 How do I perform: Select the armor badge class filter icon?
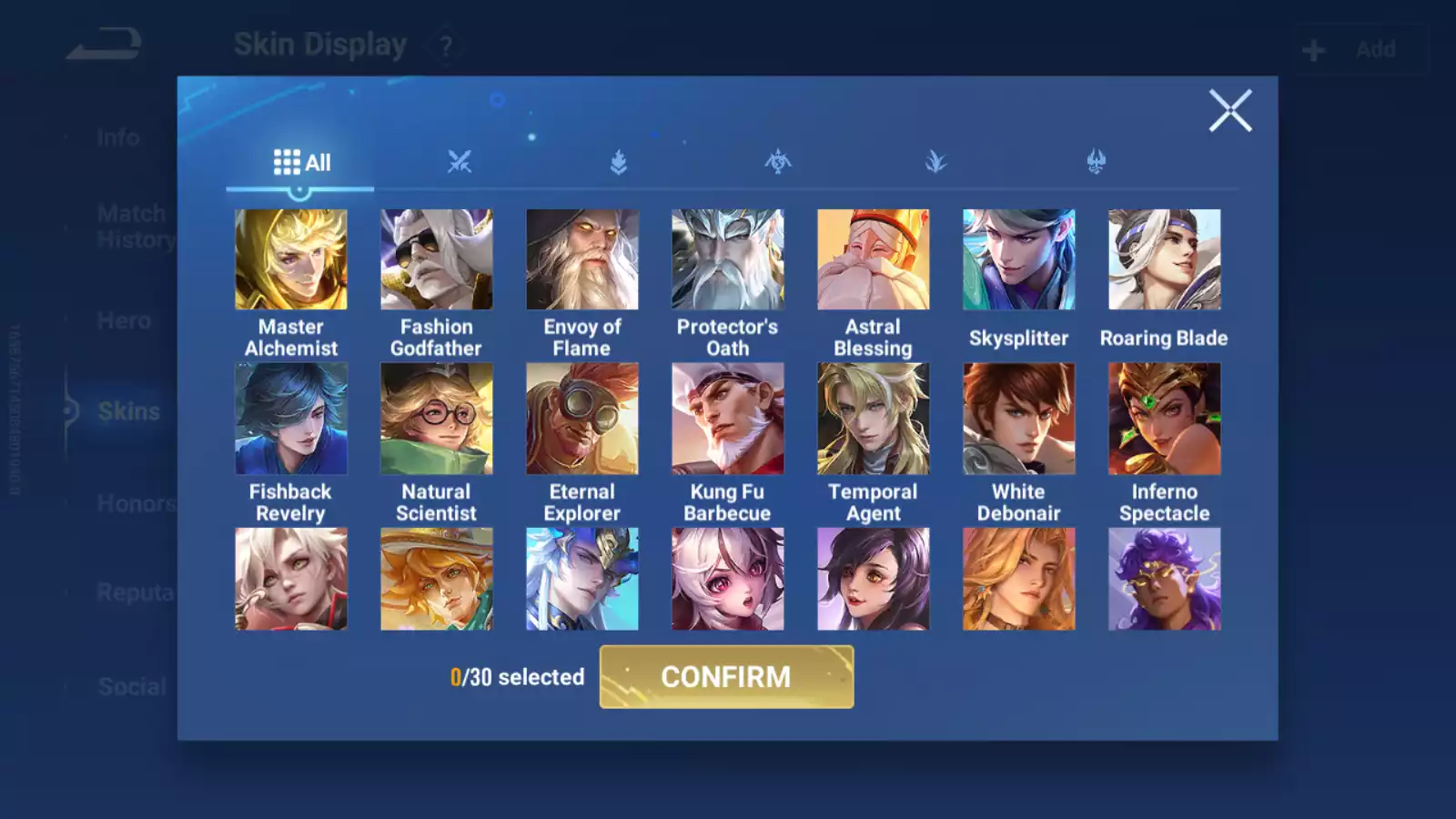[x=619, y=161]
